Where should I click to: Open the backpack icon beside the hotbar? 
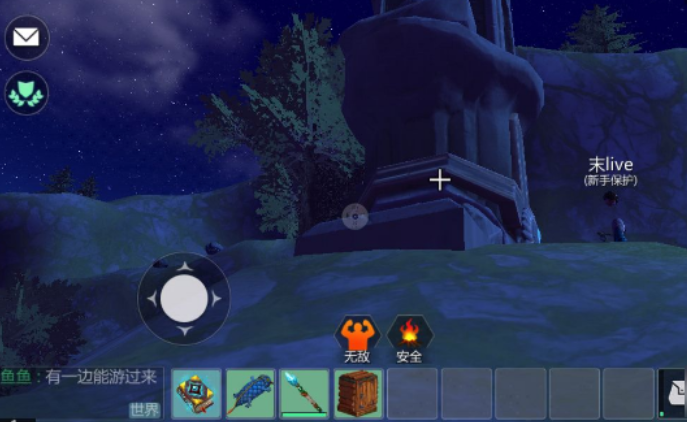tap(673, 393)
